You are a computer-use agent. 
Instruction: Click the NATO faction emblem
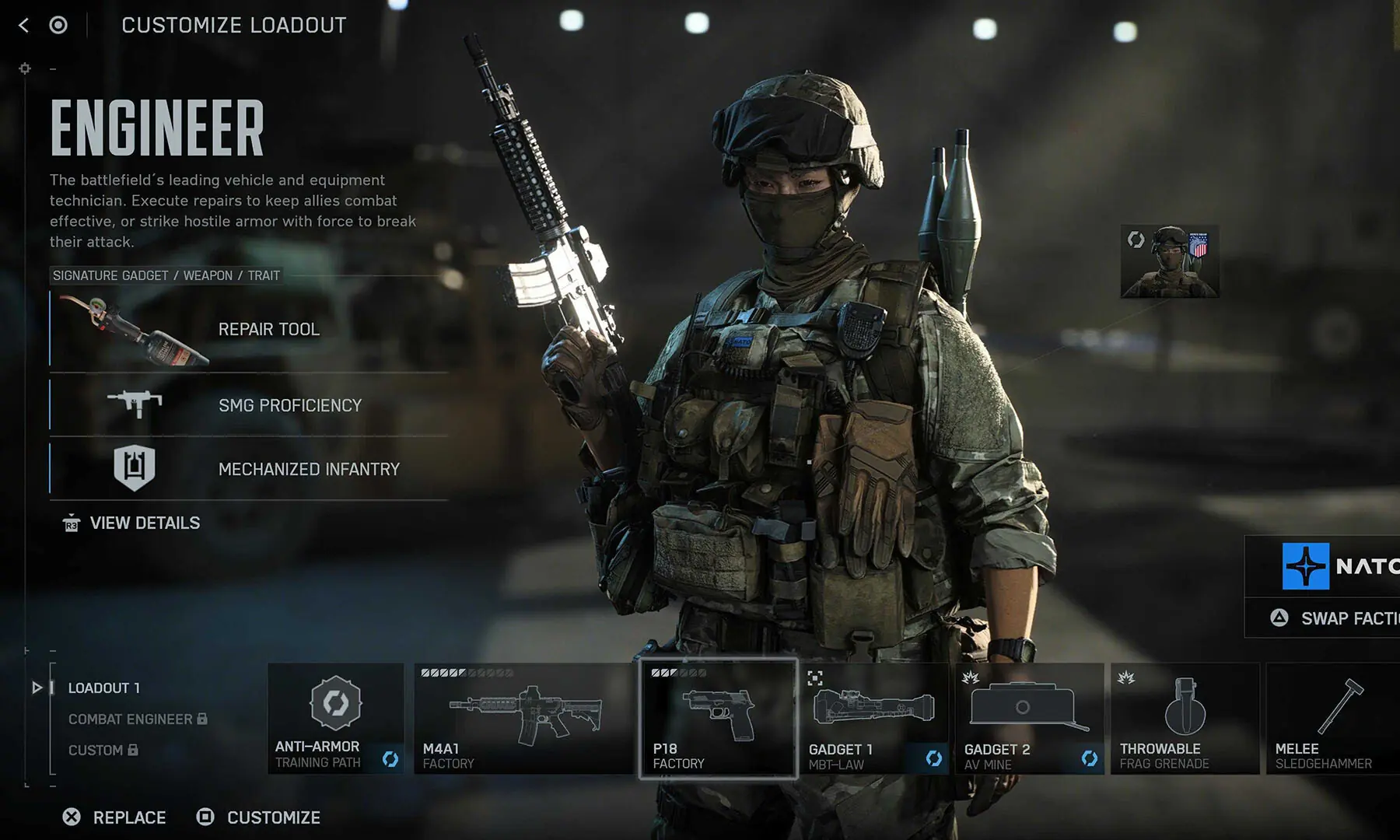coord(1305,566)
